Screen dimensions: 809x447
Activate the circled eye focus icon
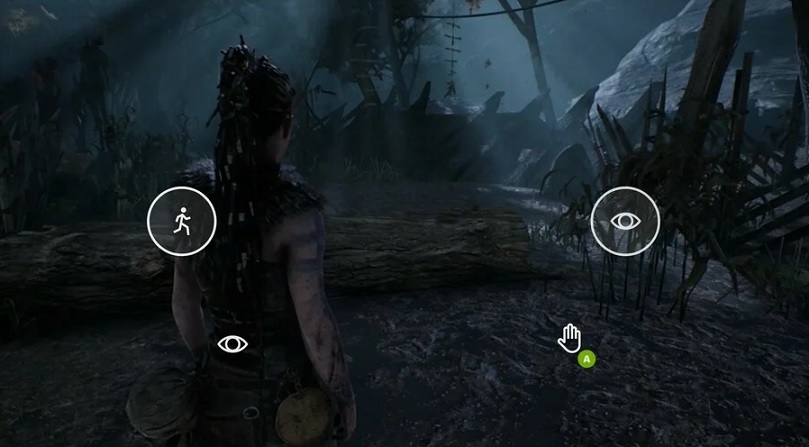pos(625,221)
